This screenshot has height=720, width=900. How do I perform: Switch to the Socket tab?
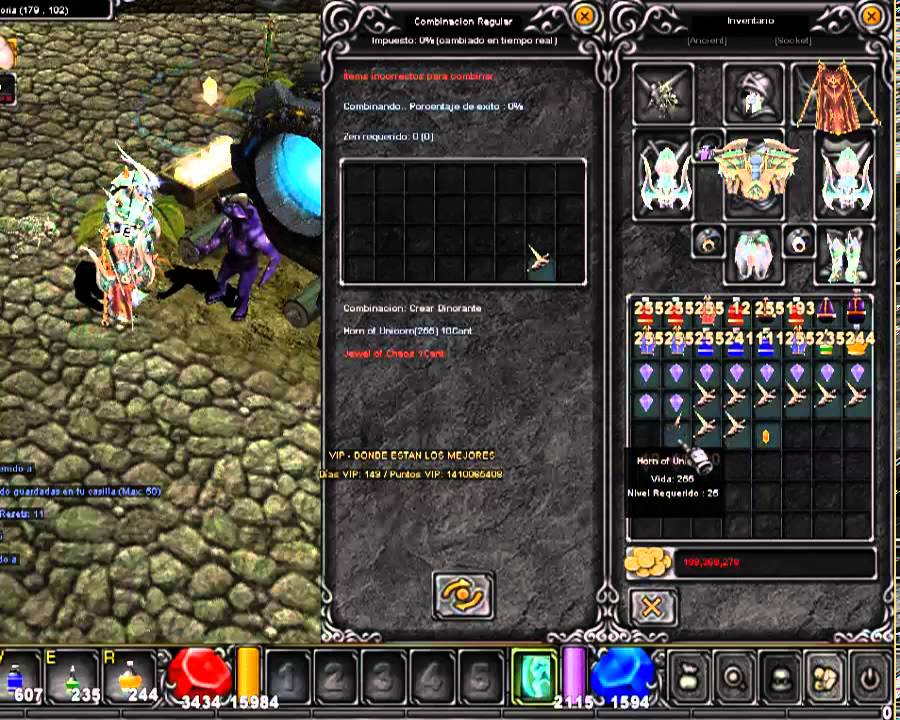792,41
